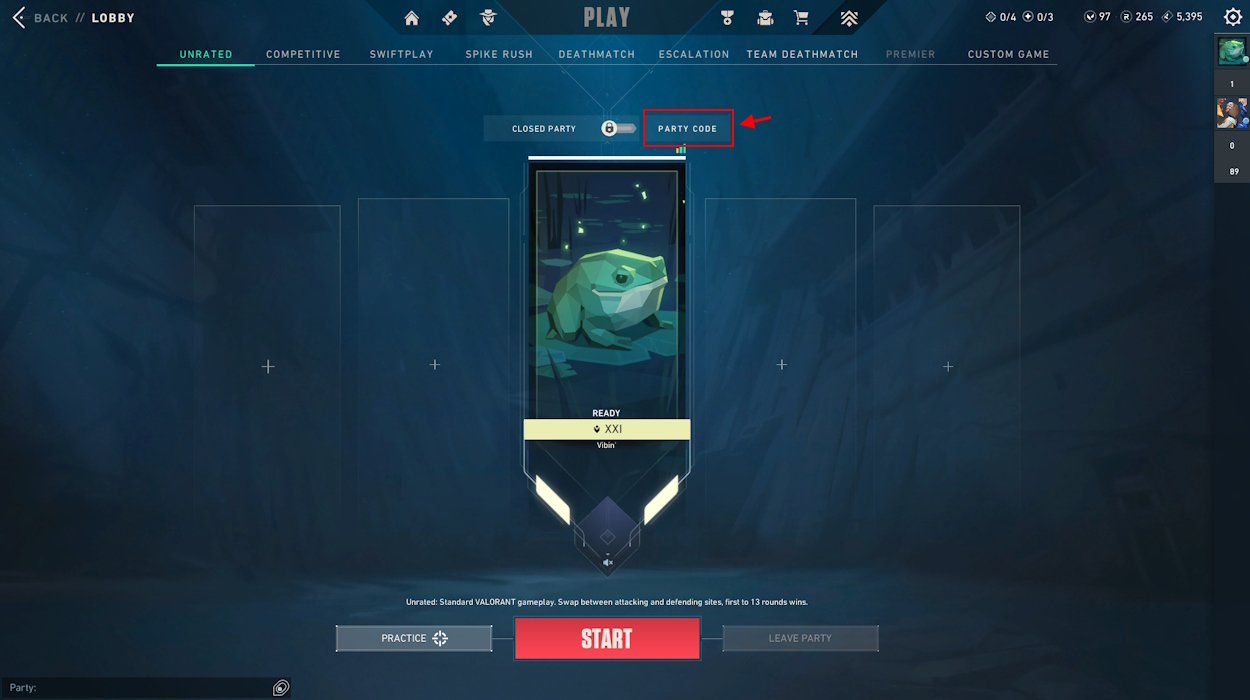Viewport: 1250px width, 700px height.
Task: Click the Leave Party button
Action: tap(800, 638)
